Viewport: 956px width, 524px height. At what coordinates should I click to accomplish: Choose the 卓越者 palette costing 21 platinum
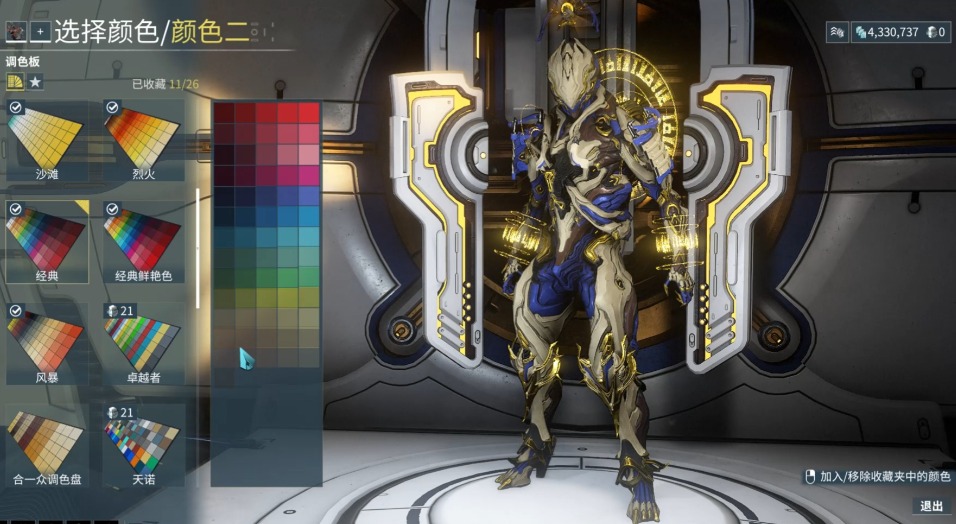pyautogui.click(x=143, y=342)
